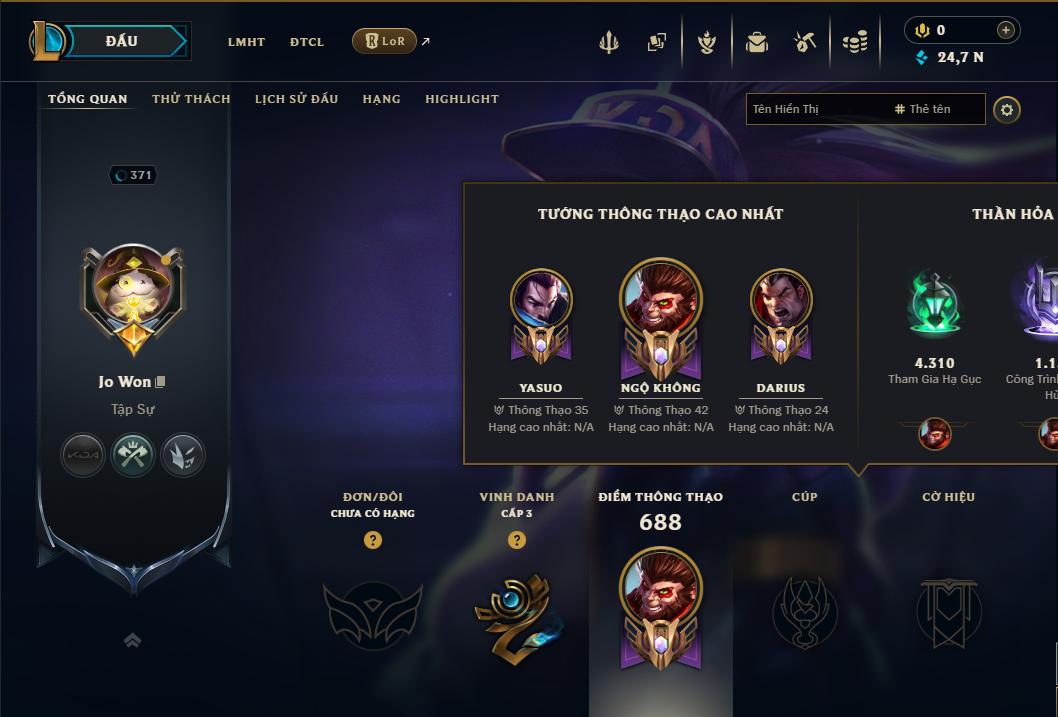Click the ĐẤU play button

(x=122, y=41)
